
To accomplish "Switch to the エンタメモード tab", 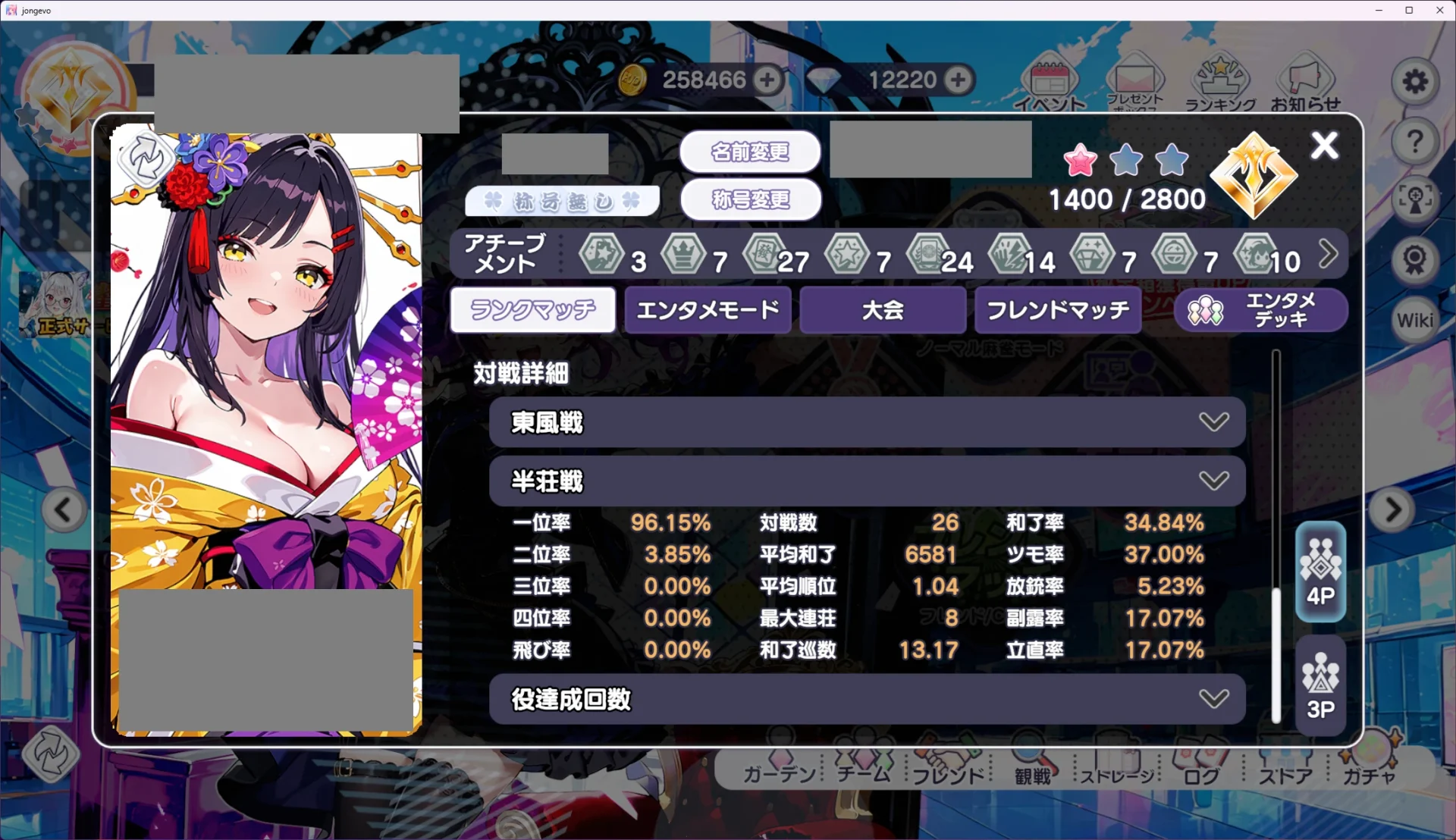I will [x=707, y=310].
